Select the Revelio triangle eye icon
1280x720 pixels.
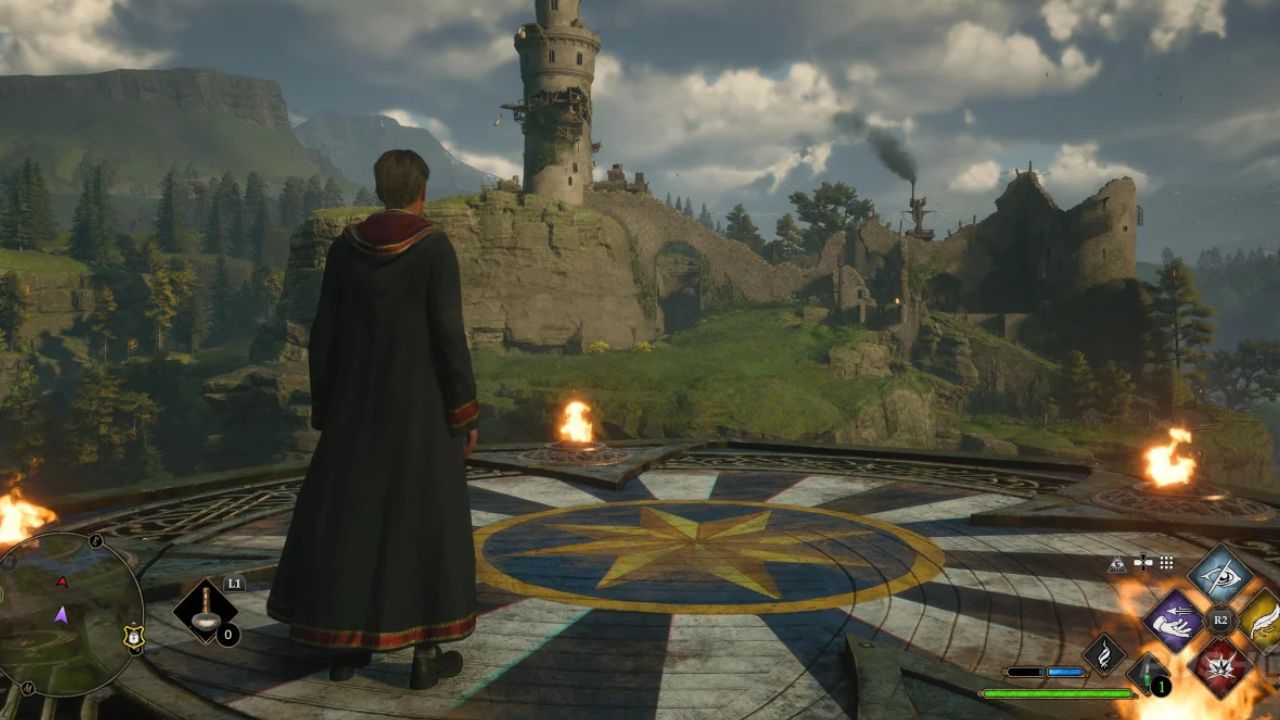[1117, 564]
